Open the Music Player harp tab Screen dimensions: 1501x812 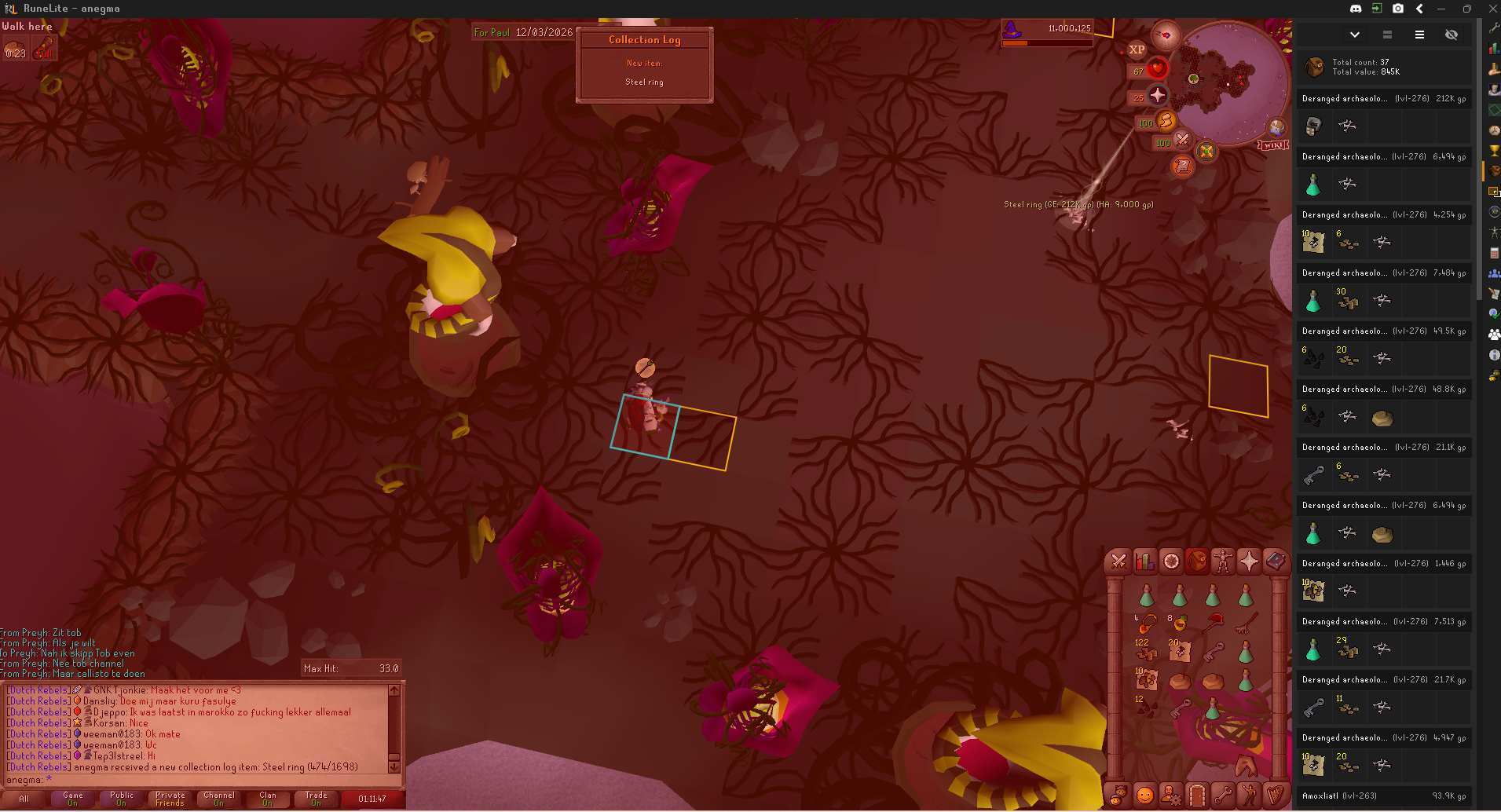click(x=1274, y=796)
